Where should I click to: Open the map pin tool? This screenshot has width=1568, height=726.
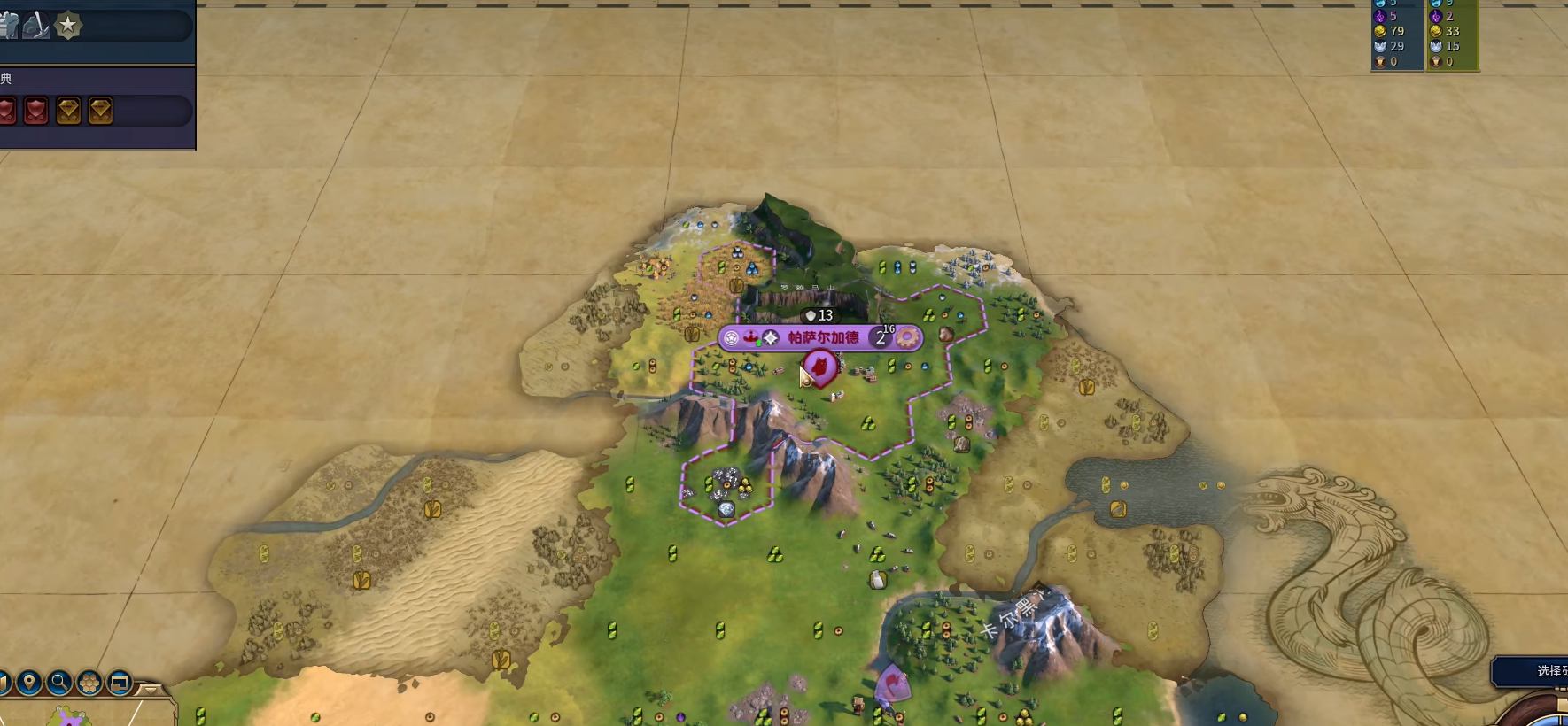(29, 683)
